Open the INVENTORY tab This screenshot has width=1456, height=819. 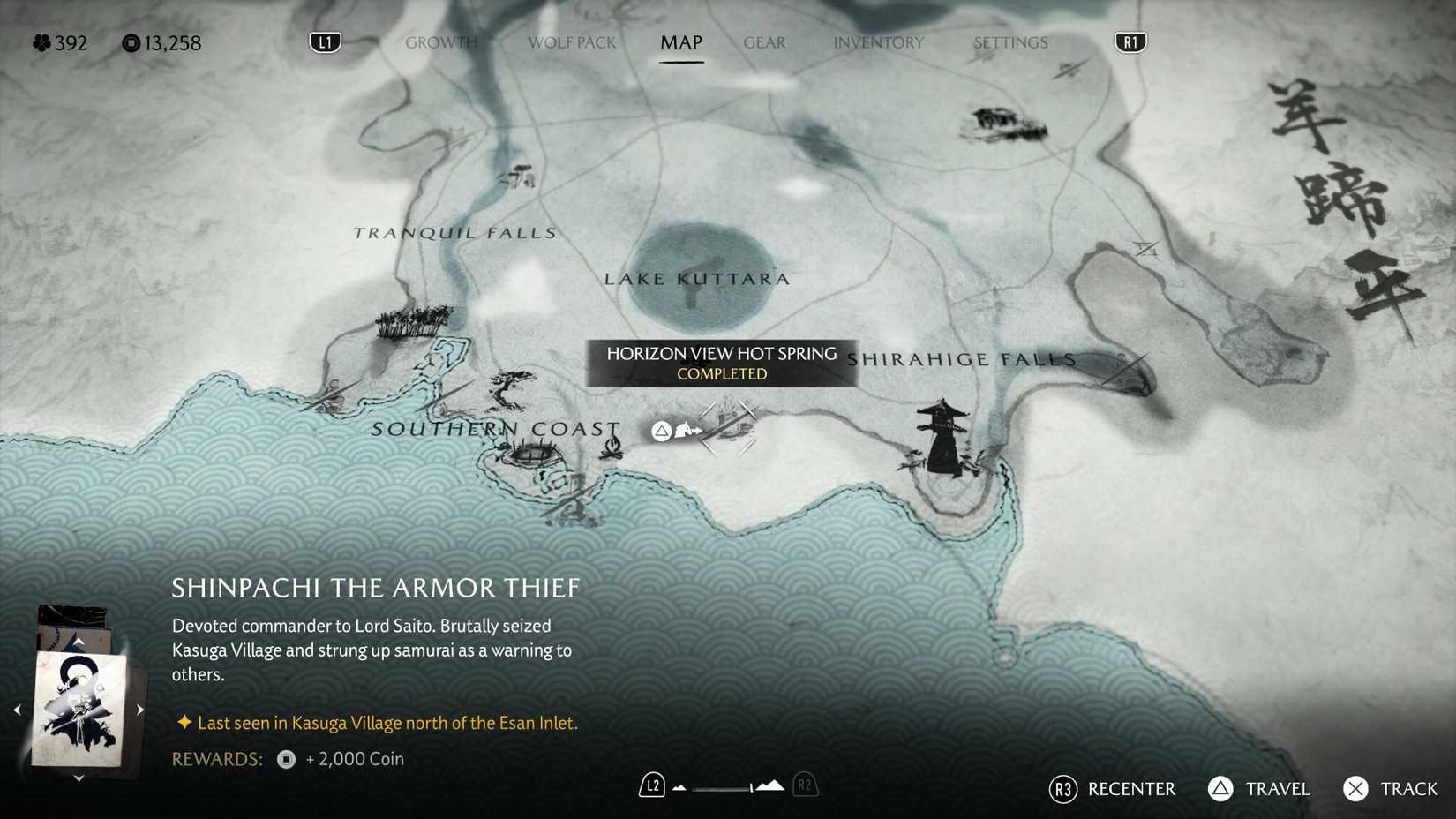(880, 42)
